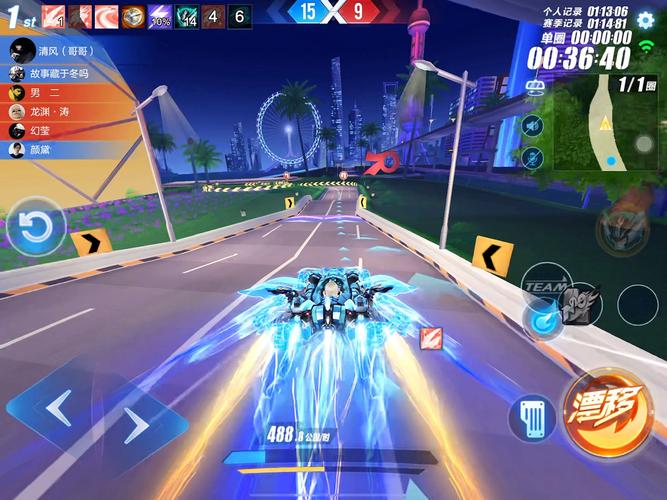The width and height of the screenshot is (667, 500).
Task: Tap the robot mech skill icon
Action: click(x=622, y=229)
